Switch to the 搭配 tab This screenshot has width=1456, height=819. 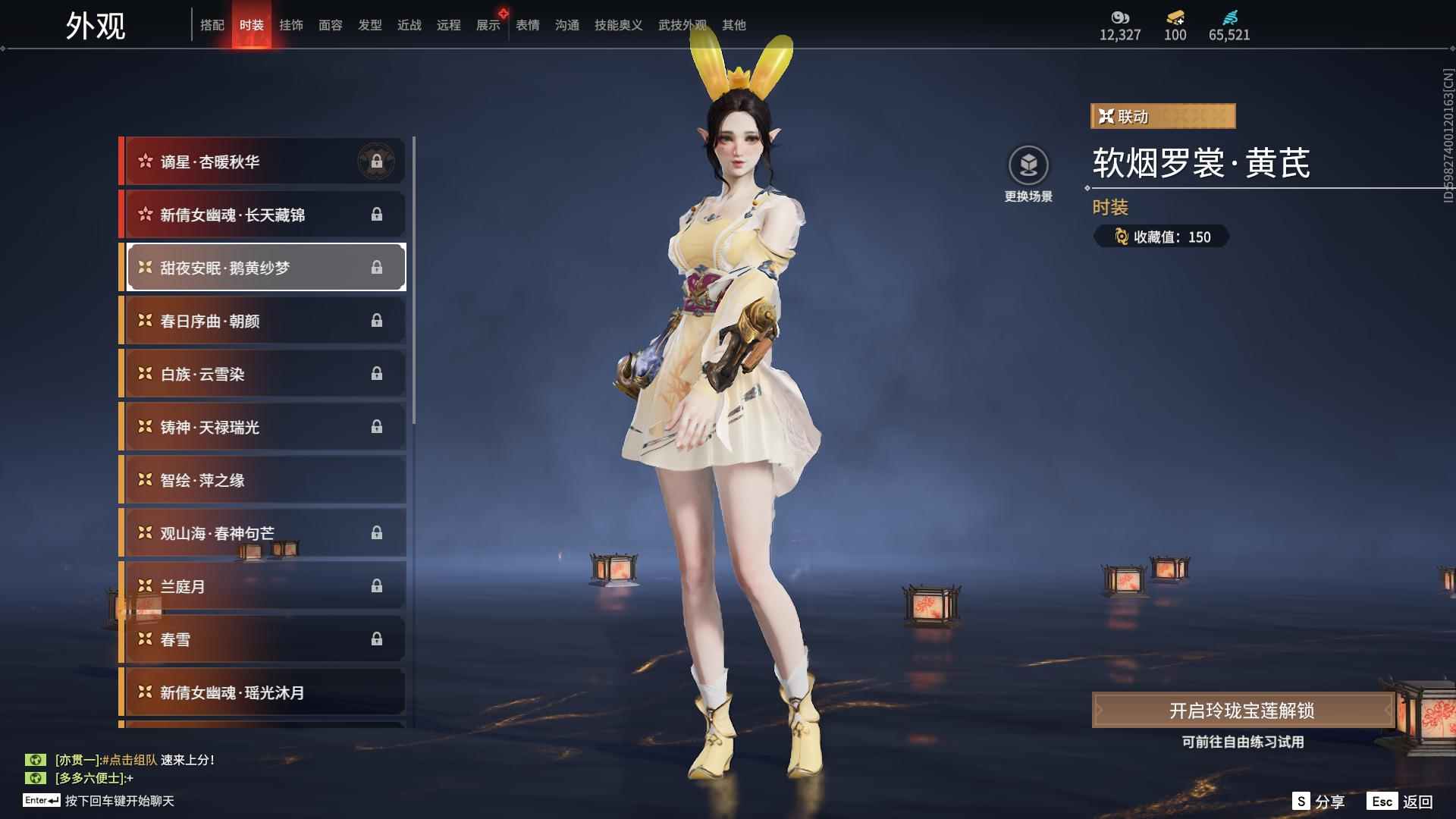(x=212, y=25)
